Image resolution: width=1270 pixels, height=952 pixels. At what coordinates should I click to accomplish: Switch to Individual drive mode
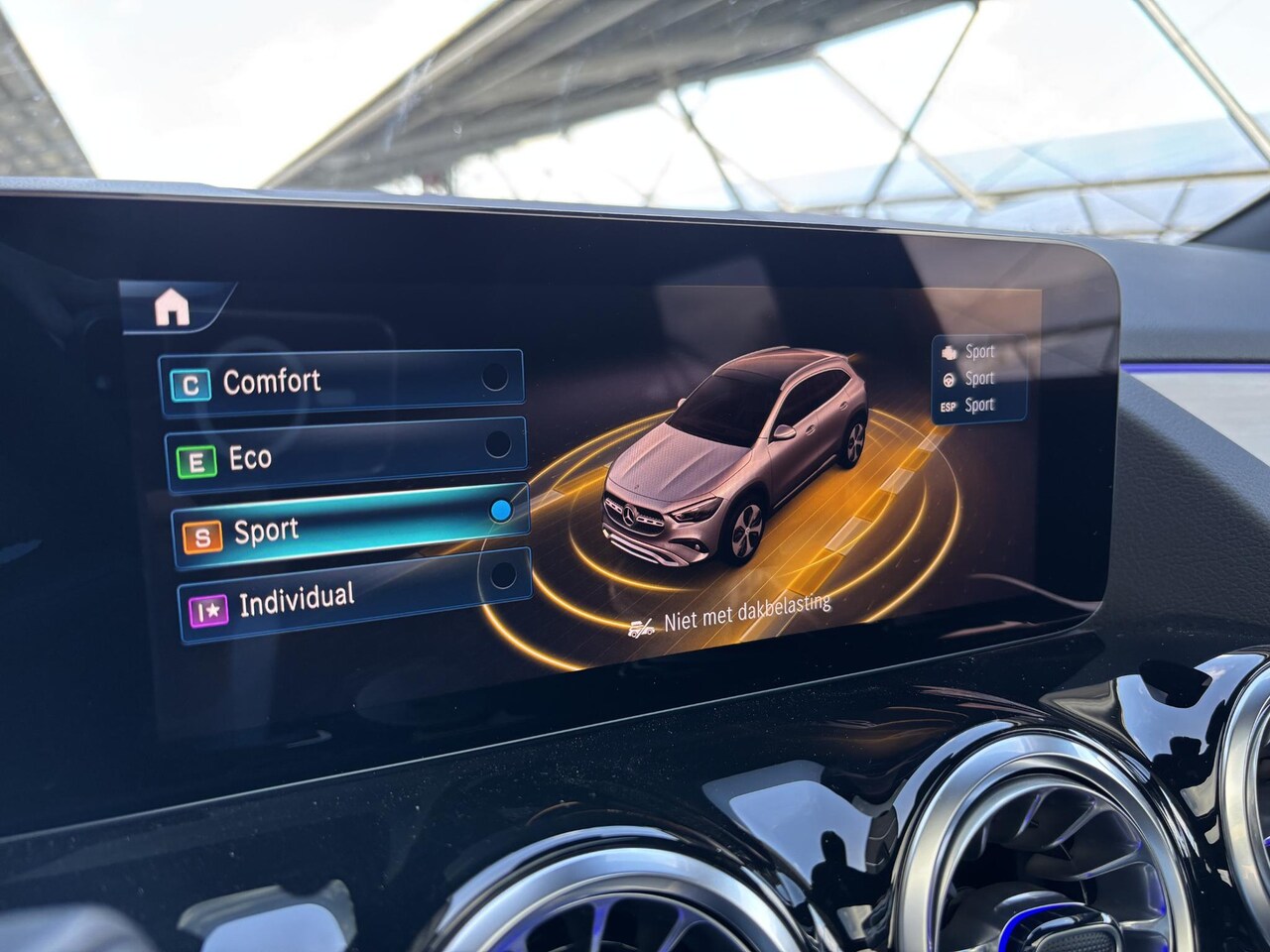(353, 598)
